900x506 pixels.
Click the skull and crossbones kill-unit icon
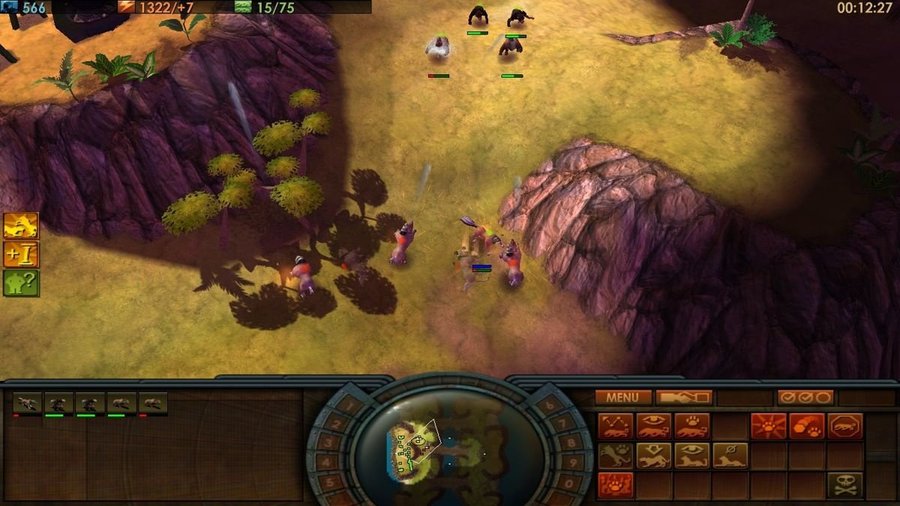[x=844, y=485]
